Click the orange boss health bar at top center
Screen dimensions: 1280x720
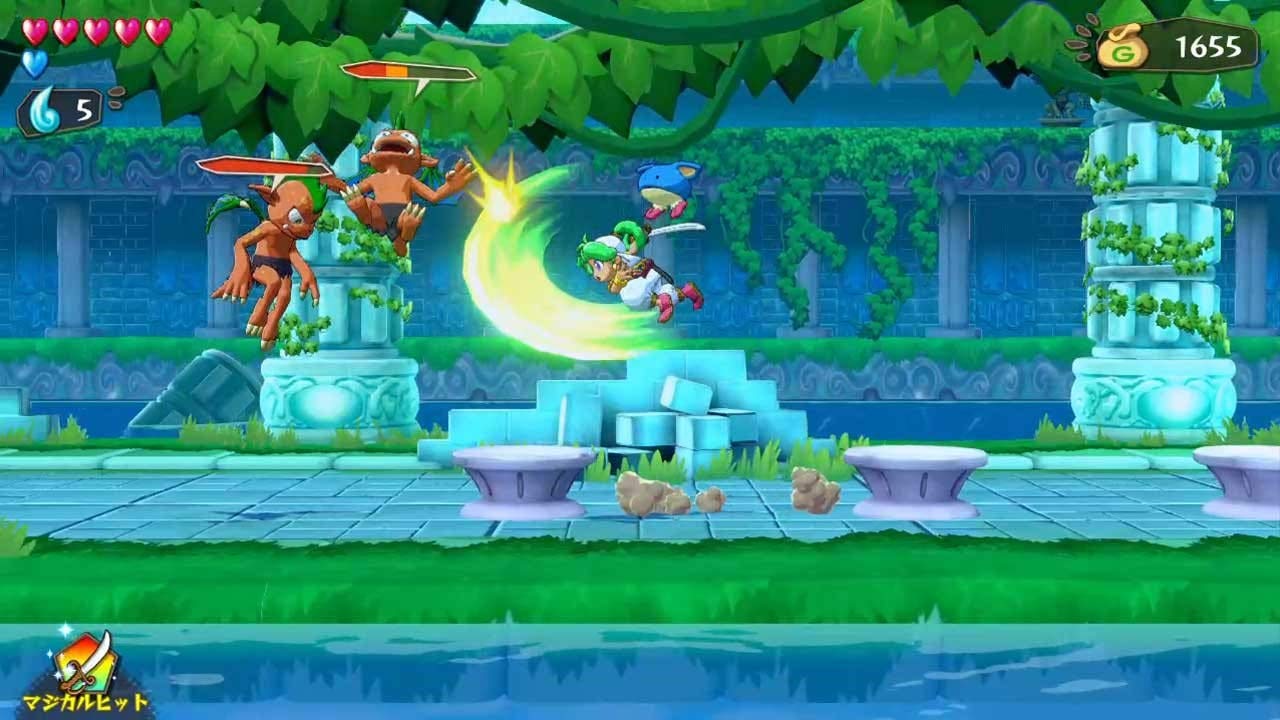(x=405, y=71)
